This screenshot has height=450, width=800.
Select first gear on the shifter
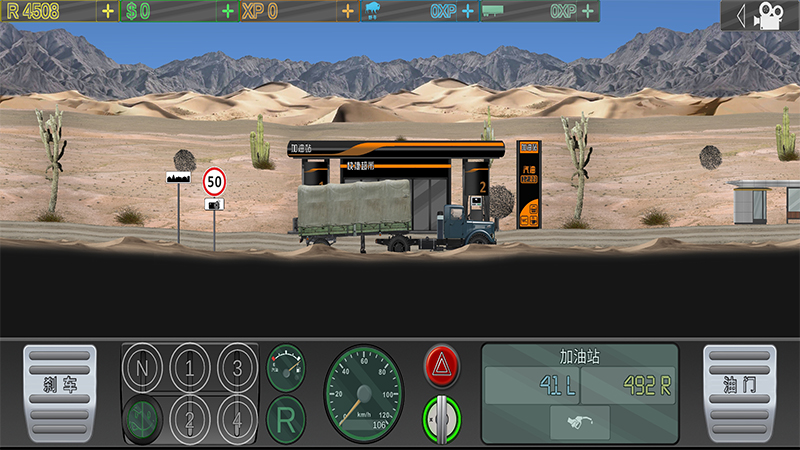(x=190, y=366)
